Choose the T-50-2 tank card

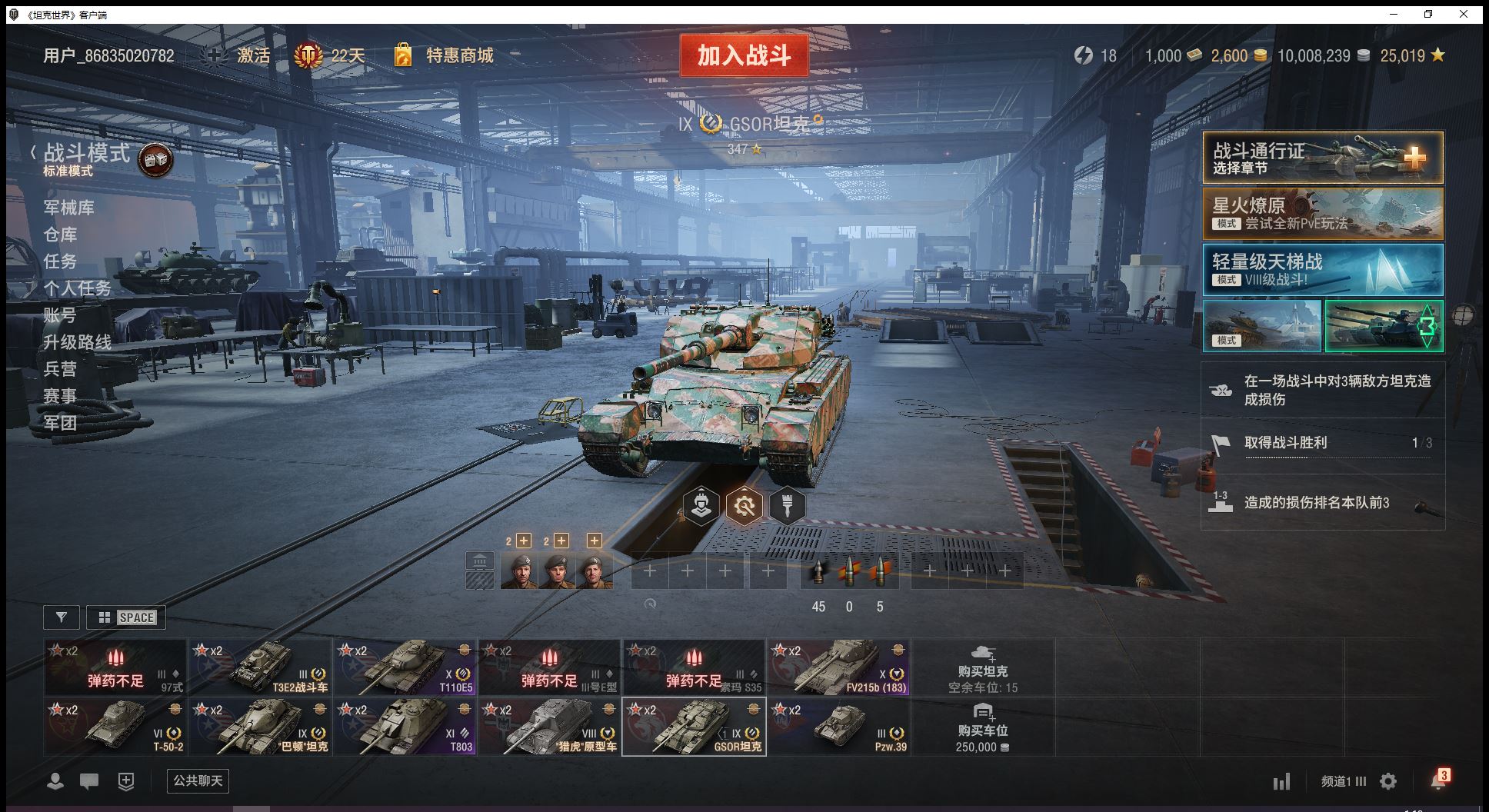(x=115, y=727)
